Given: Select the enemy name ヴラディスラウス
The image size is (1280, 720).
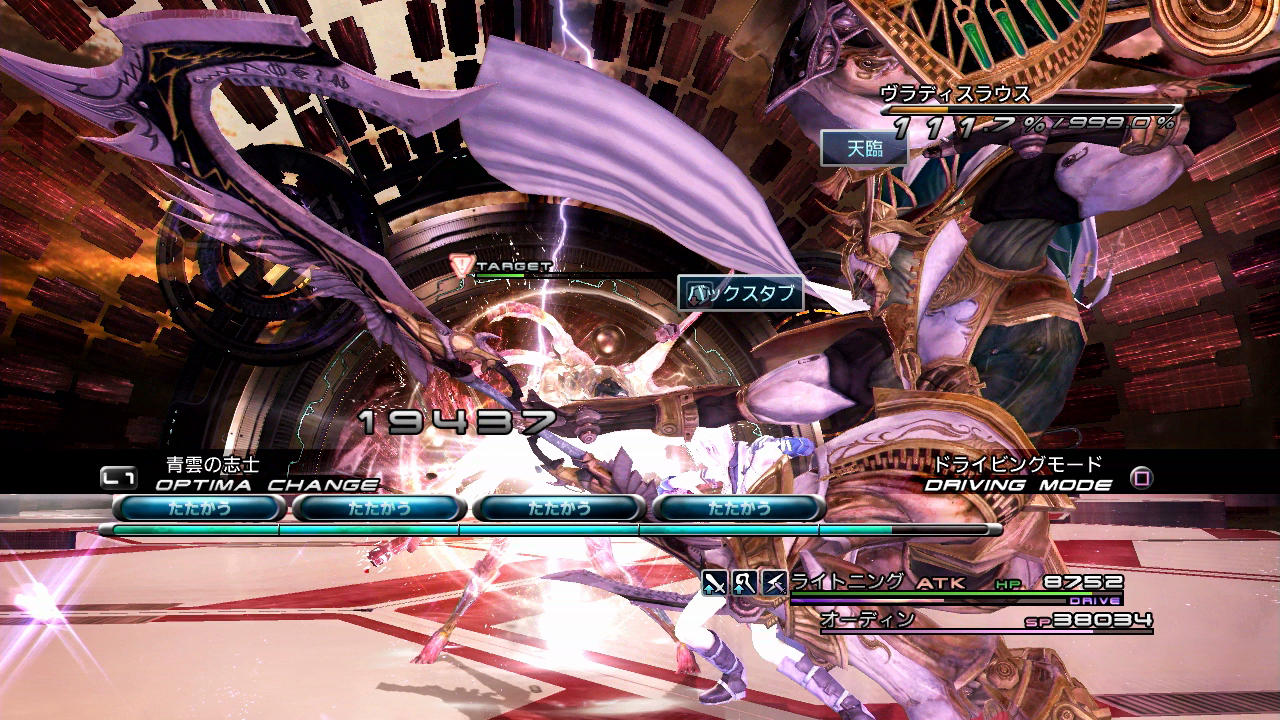Looking at the screenshot, I should coord(954,94).
